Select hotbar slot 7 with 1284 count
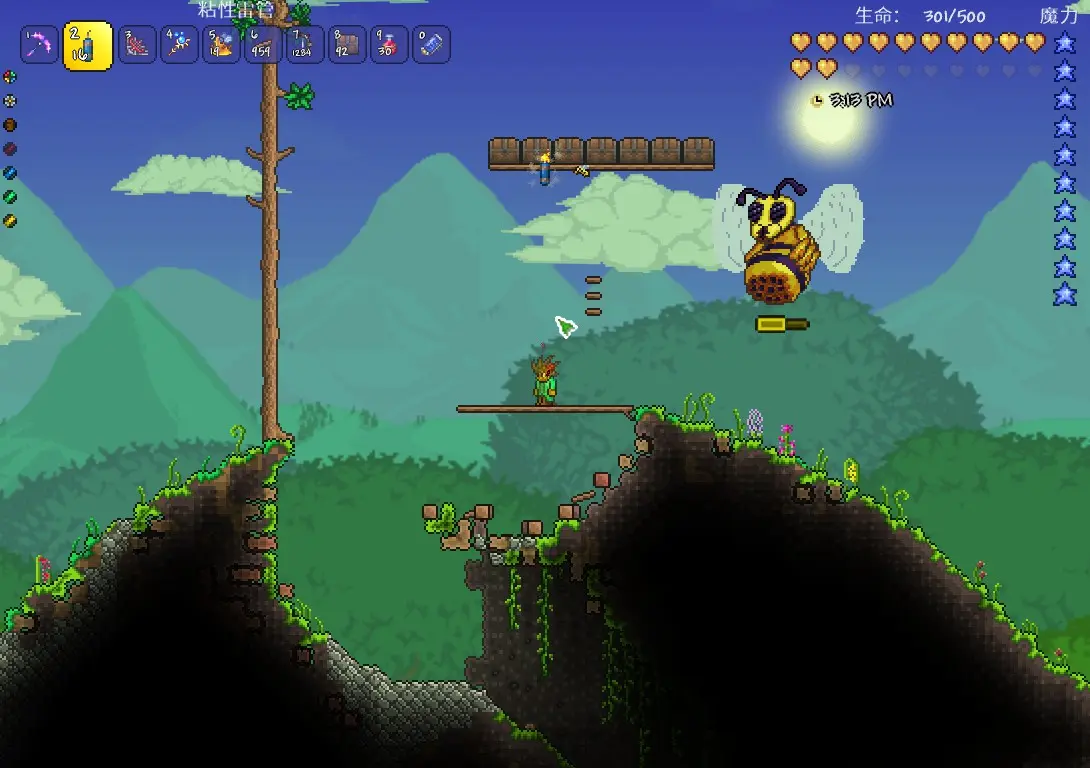 point(303,45)
